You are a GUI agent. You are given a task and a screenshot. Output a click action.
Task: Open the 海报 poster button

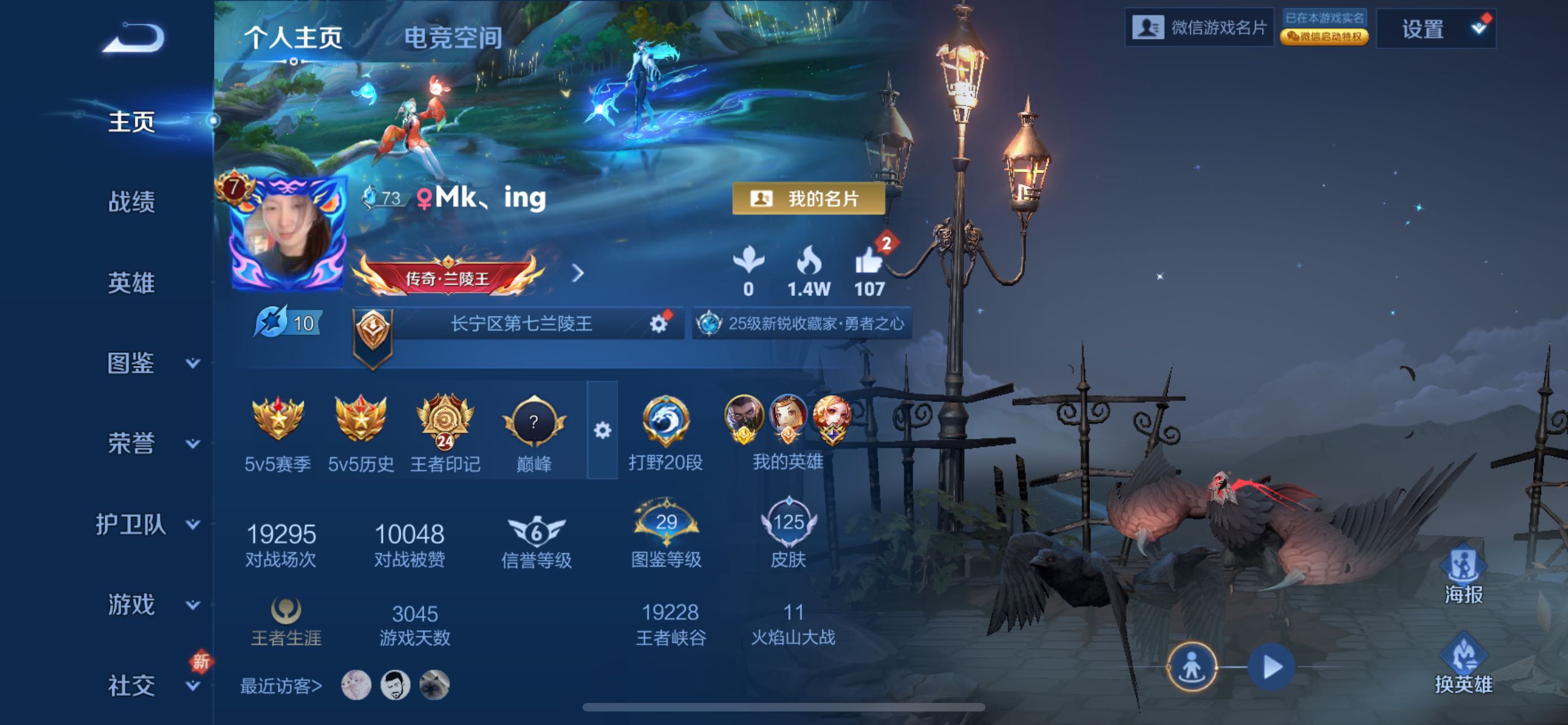(1464, 575)
